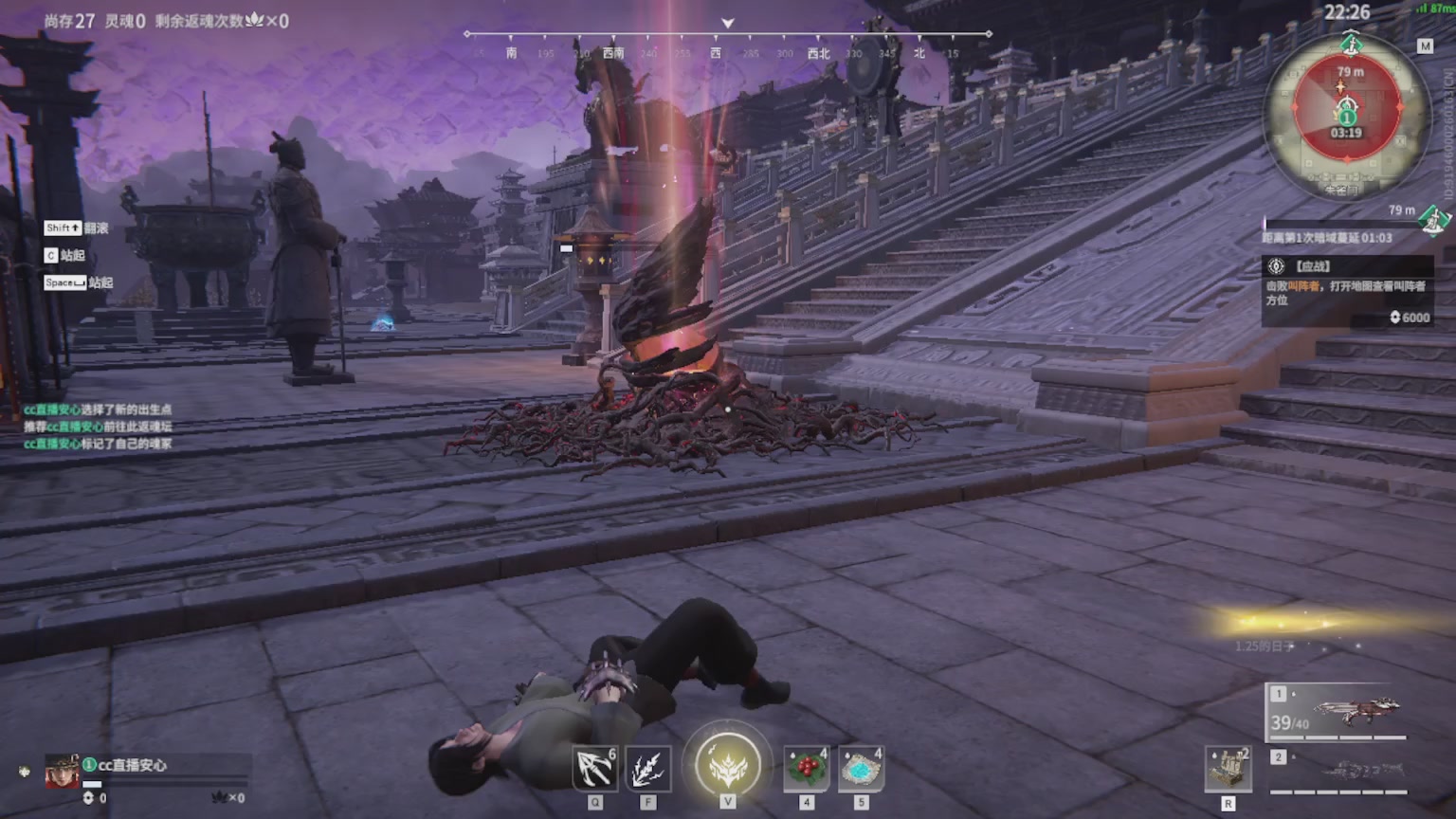This screenshot has height=819, width=1456.
Task: Select the repair kit item slot
Action: pyautogui.click(x=1228, y=768)
